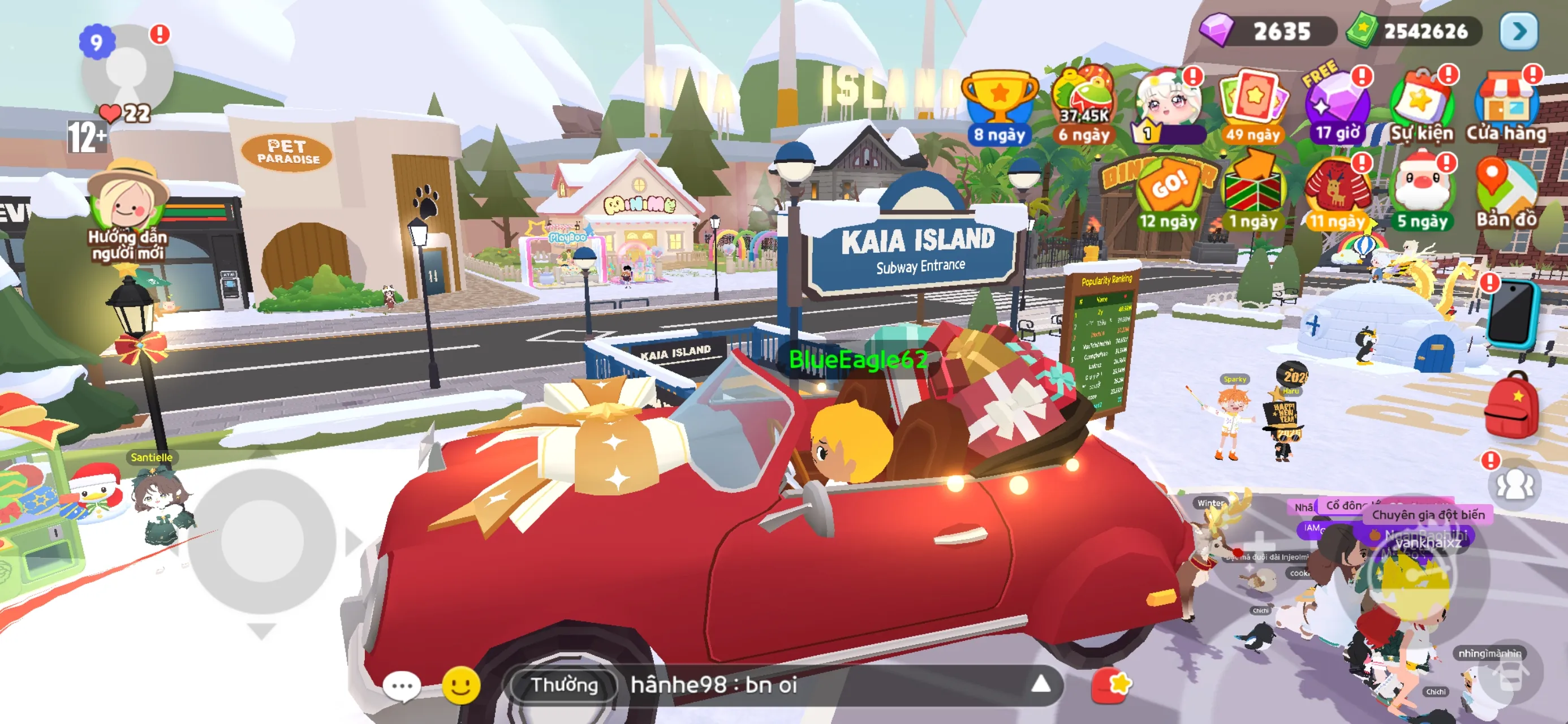
Task: Expand the top-right arrow button
Action: click(x=1518, y=31)
